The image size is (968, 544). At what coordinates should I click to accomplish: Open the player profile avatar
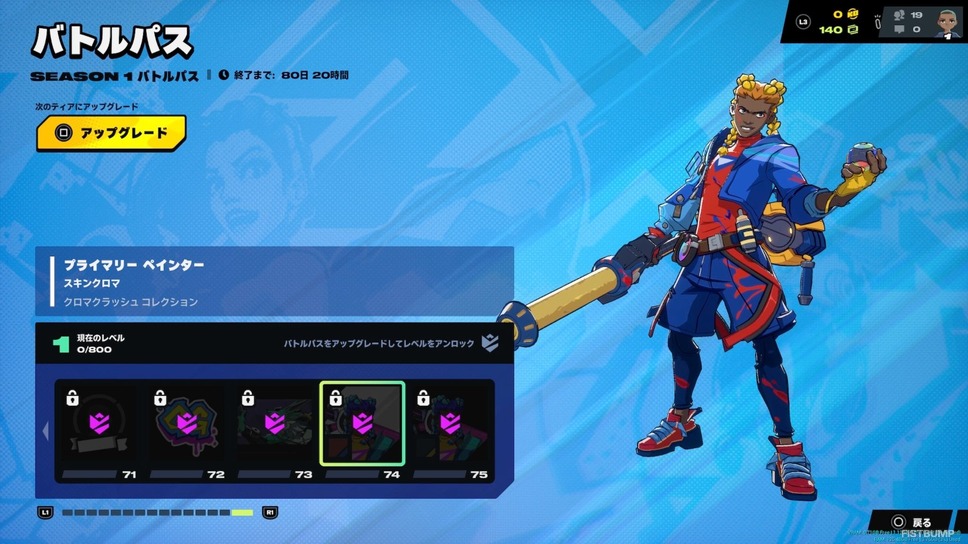pyautogui.click(x=948, y=22)
